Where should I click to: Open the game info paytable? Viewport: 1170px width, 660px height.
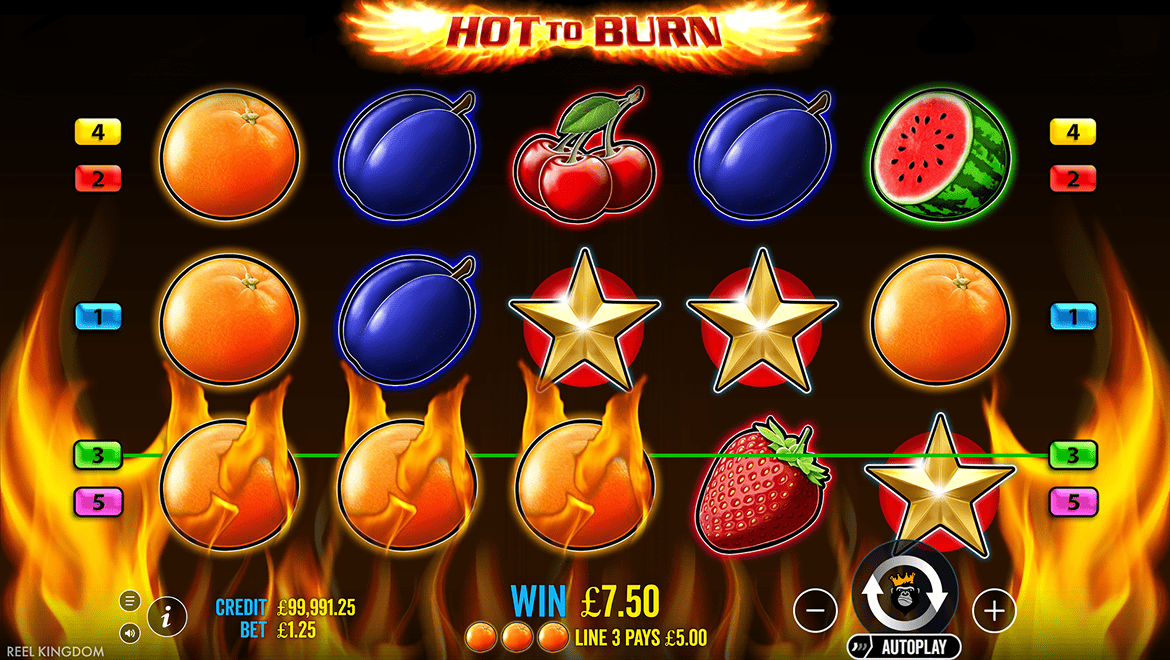tap(167, 617)
